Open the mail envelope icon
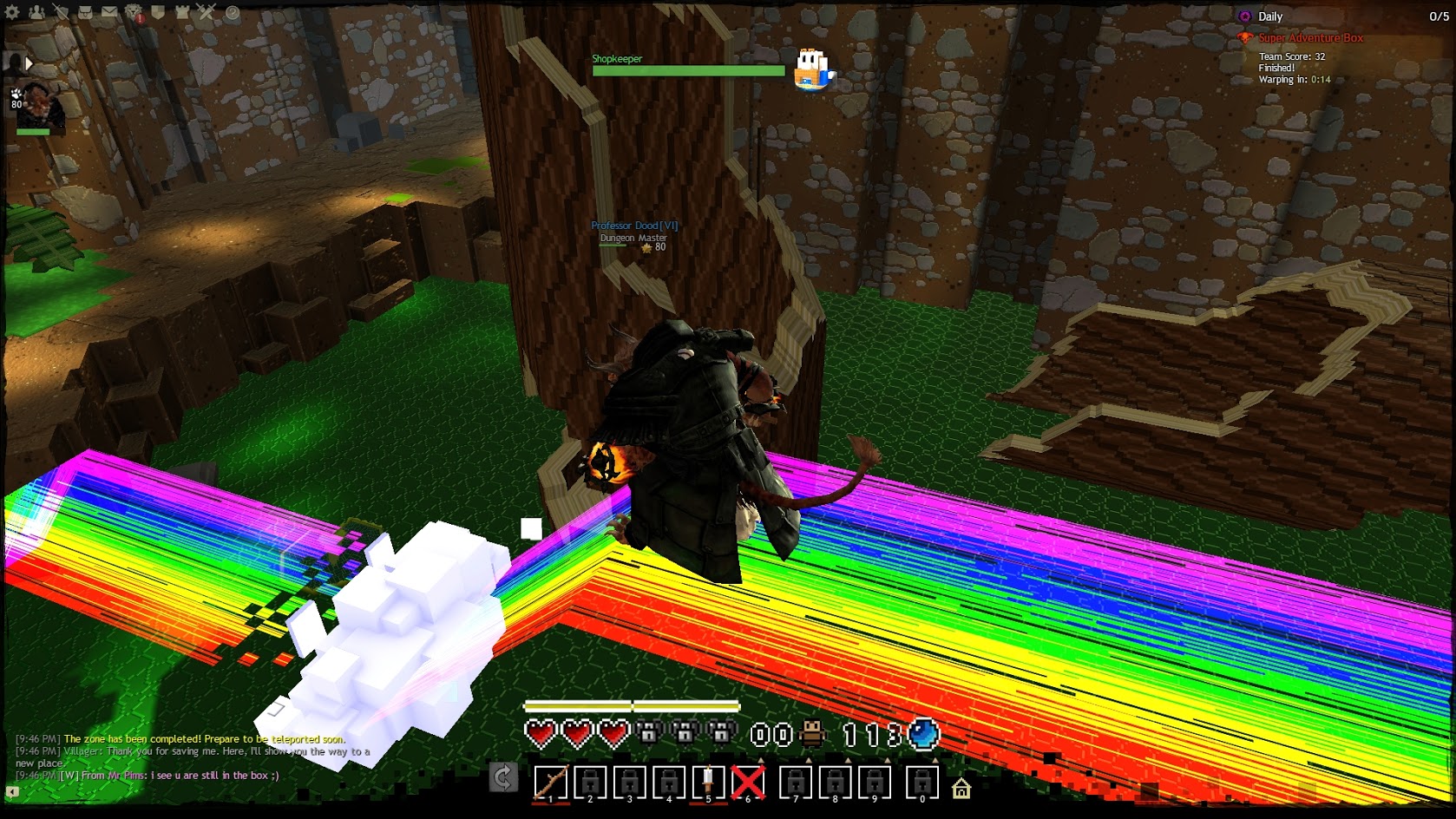The height and width of the screenshot is (819, 1456). point(109,13)
